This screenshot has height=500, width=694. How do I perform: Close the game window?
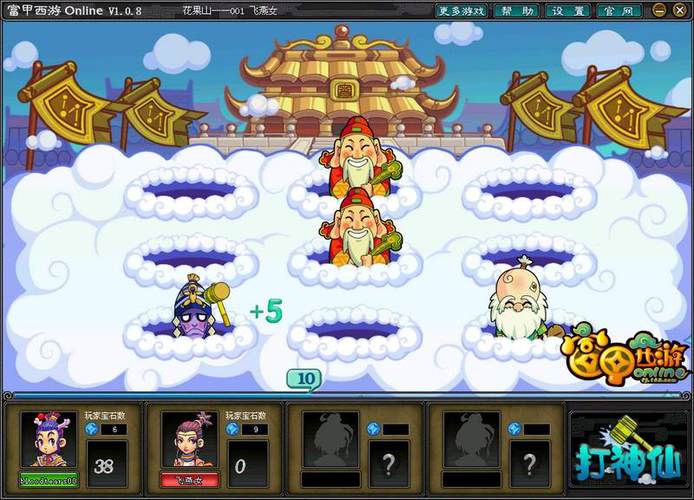click(x=680, y=10)
